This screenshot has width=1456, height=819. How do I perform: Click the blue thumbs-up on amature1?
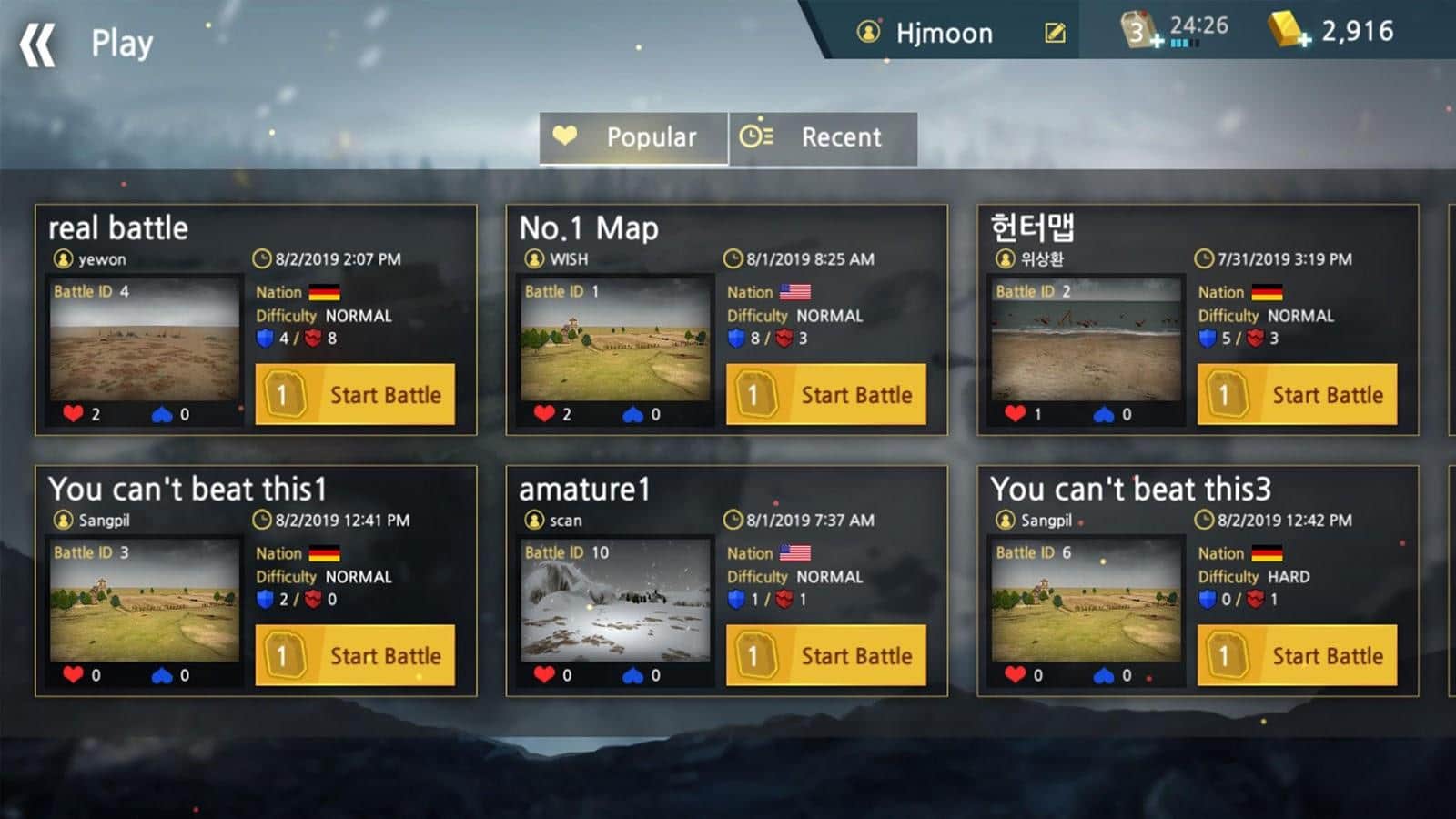[633, 675]
